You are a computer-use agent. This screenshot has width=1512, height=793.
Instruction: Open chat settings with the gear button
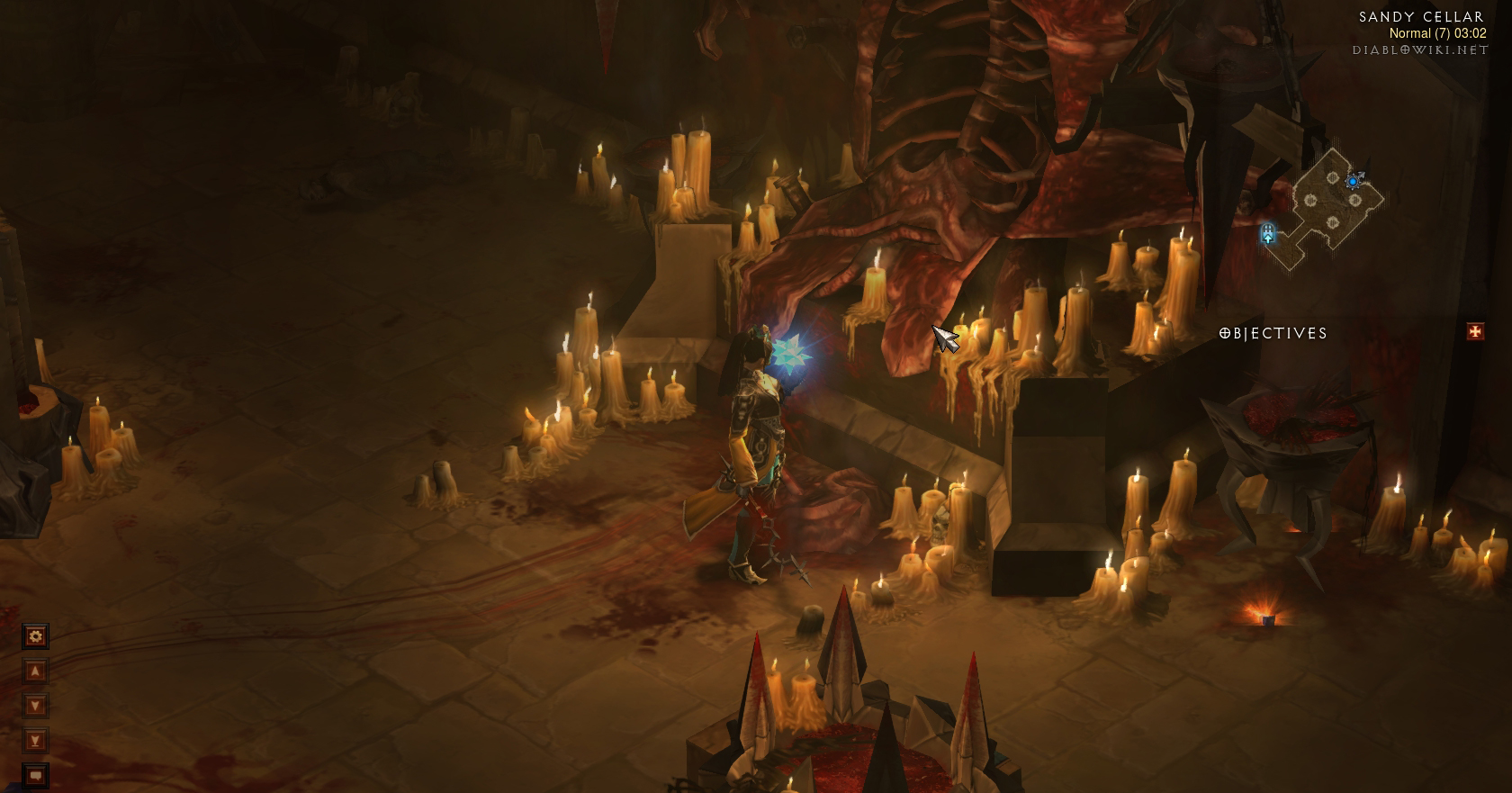[35, 636]
